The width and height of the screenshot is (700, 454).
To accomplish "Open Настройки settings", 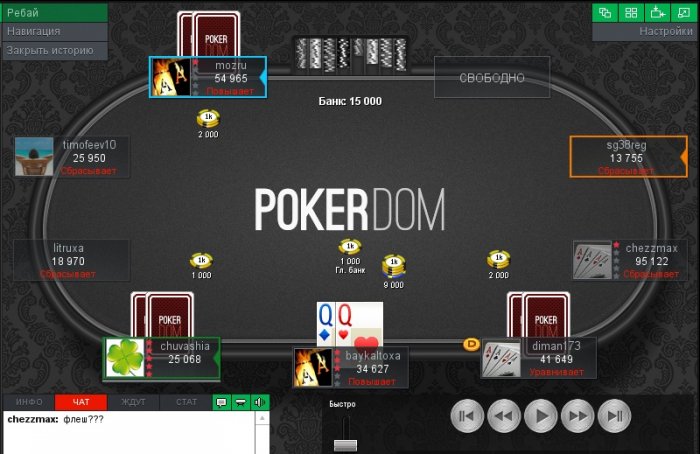I will coord(645,31).
